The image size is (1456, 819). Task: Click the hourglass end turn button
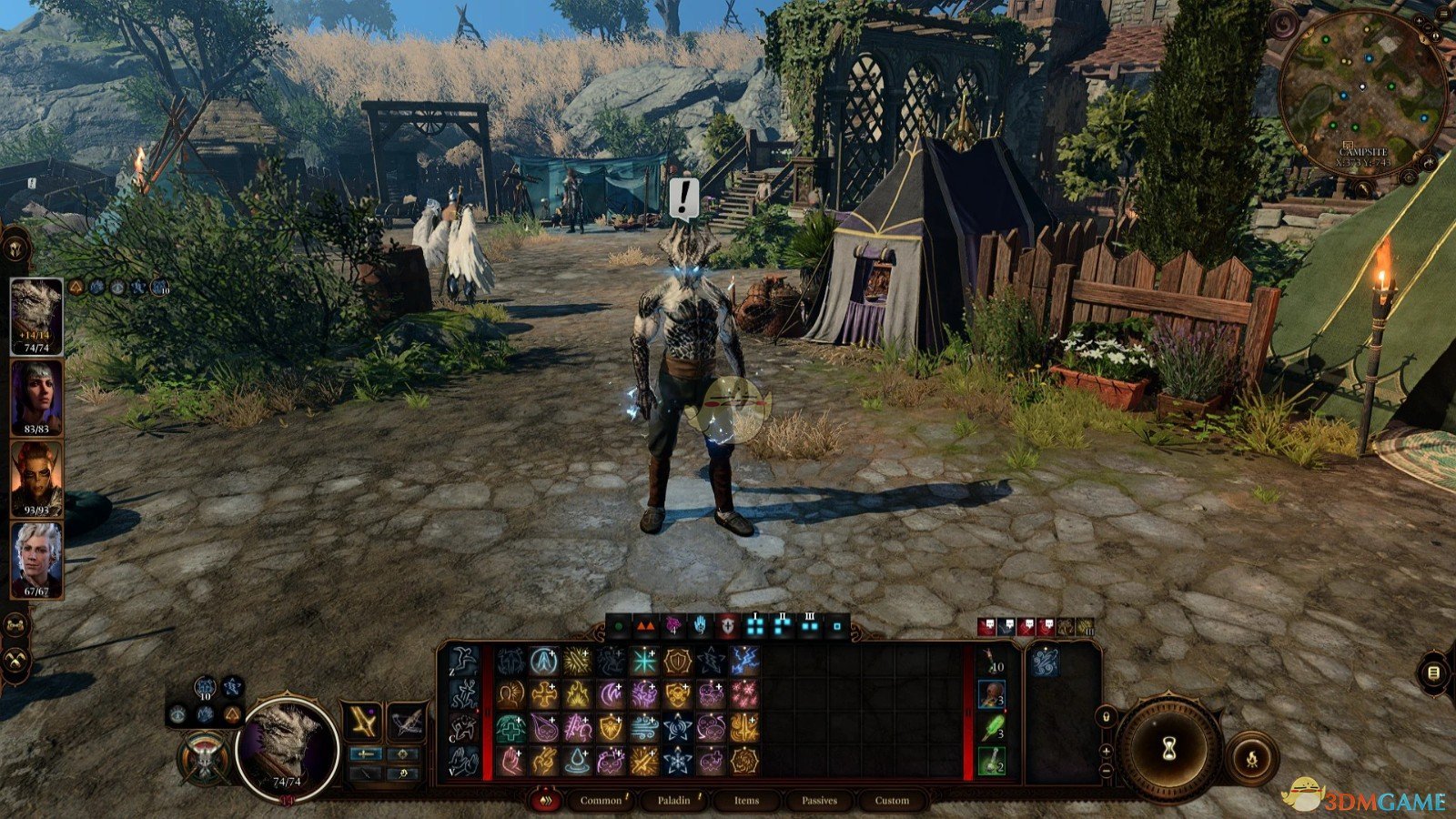tap(1169, 748)
